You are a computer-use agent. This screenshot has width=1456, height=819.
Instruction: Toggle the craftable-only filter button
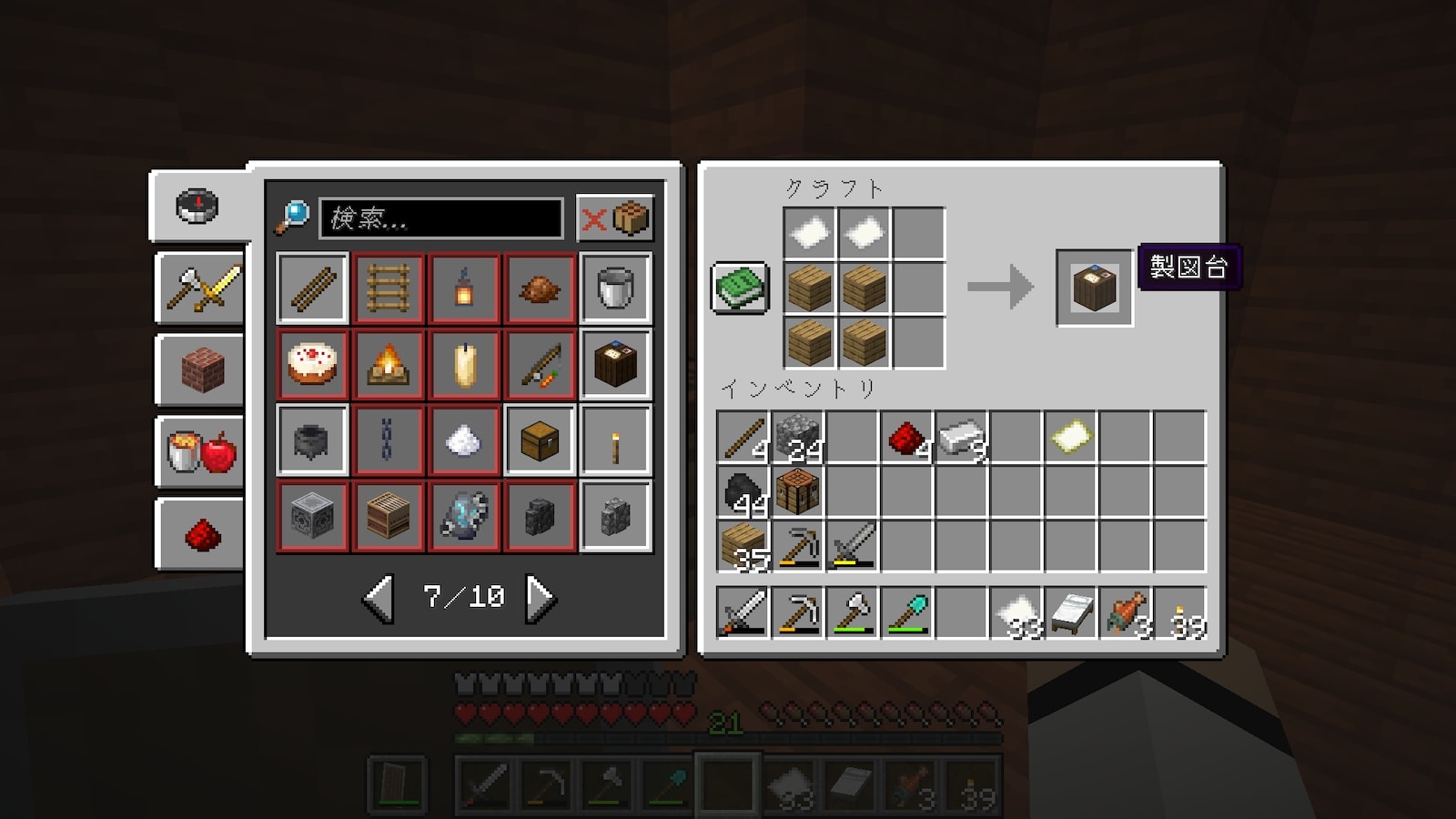(x=615, y=218)
